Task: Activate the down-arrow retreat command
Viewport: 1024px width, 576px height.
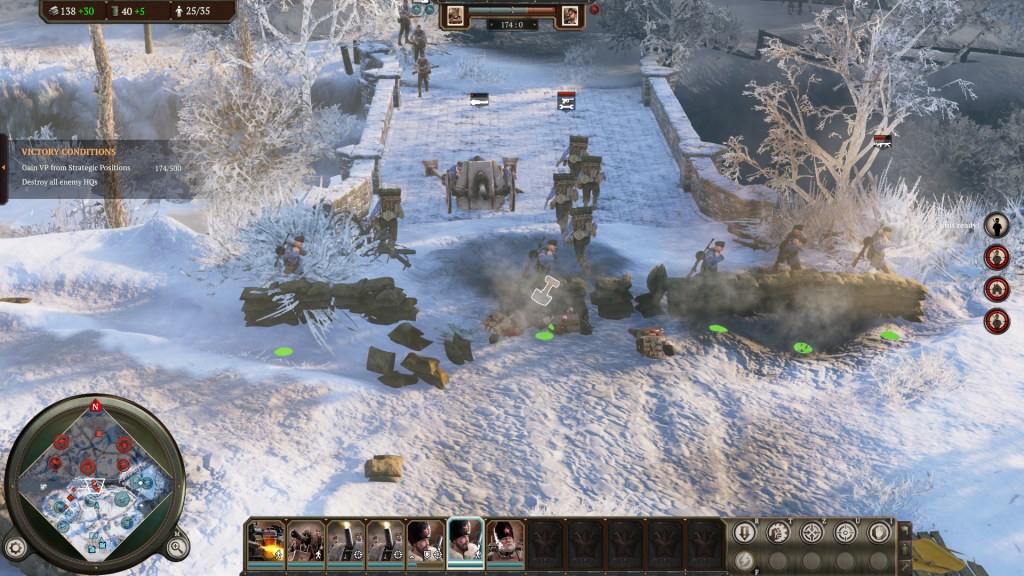Action: pos(744,532)
